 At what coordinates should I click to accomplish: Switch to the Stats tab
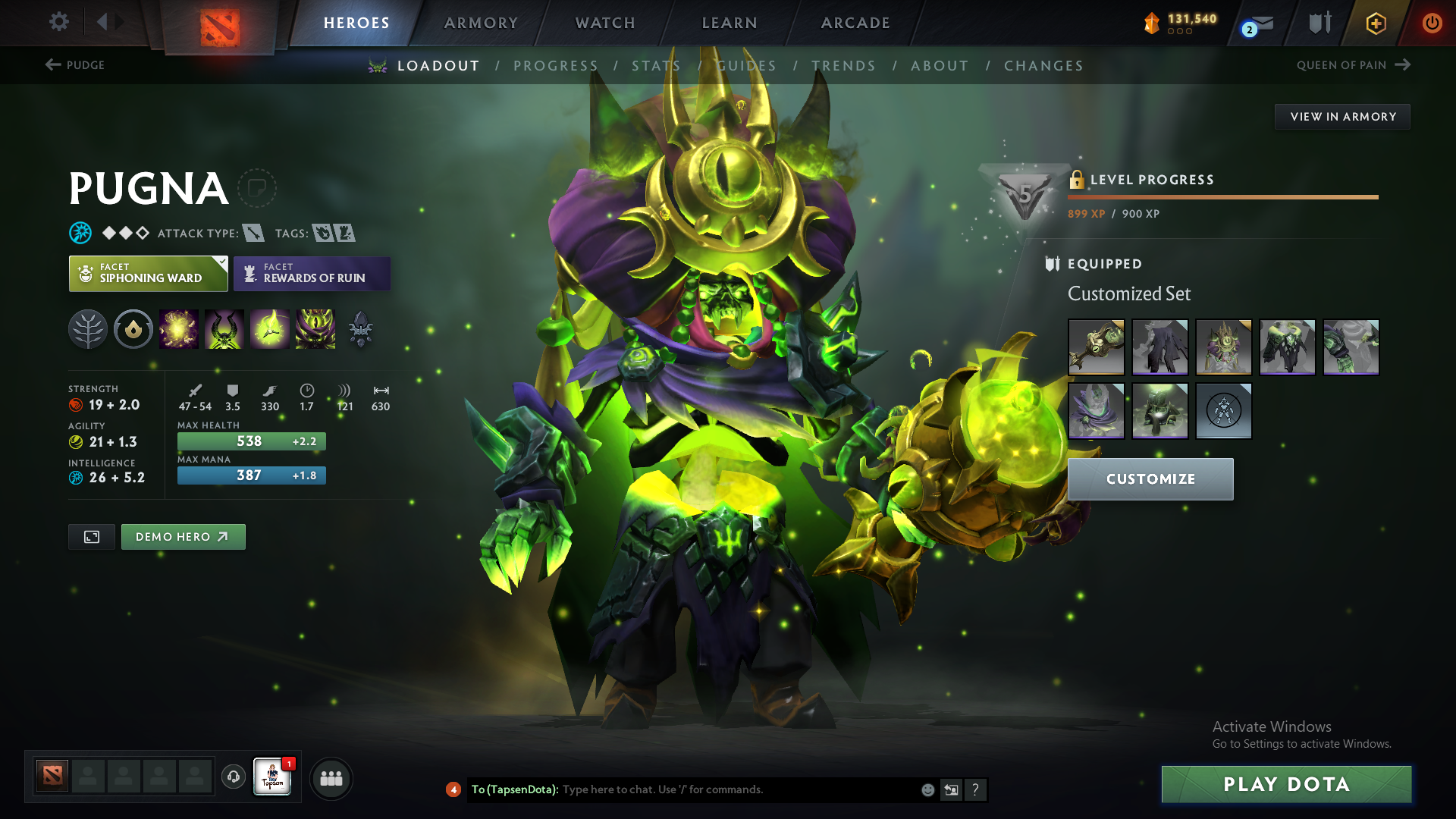(655, 65)
